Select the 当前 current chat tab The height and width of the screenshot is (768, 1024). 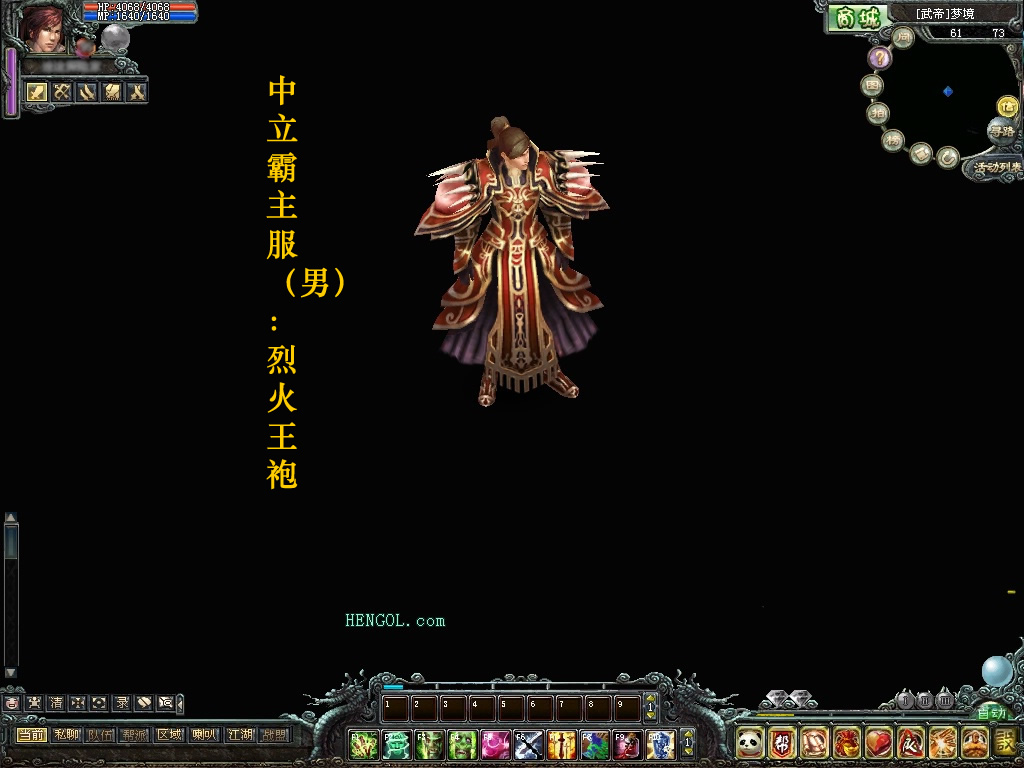coord(31,735)
